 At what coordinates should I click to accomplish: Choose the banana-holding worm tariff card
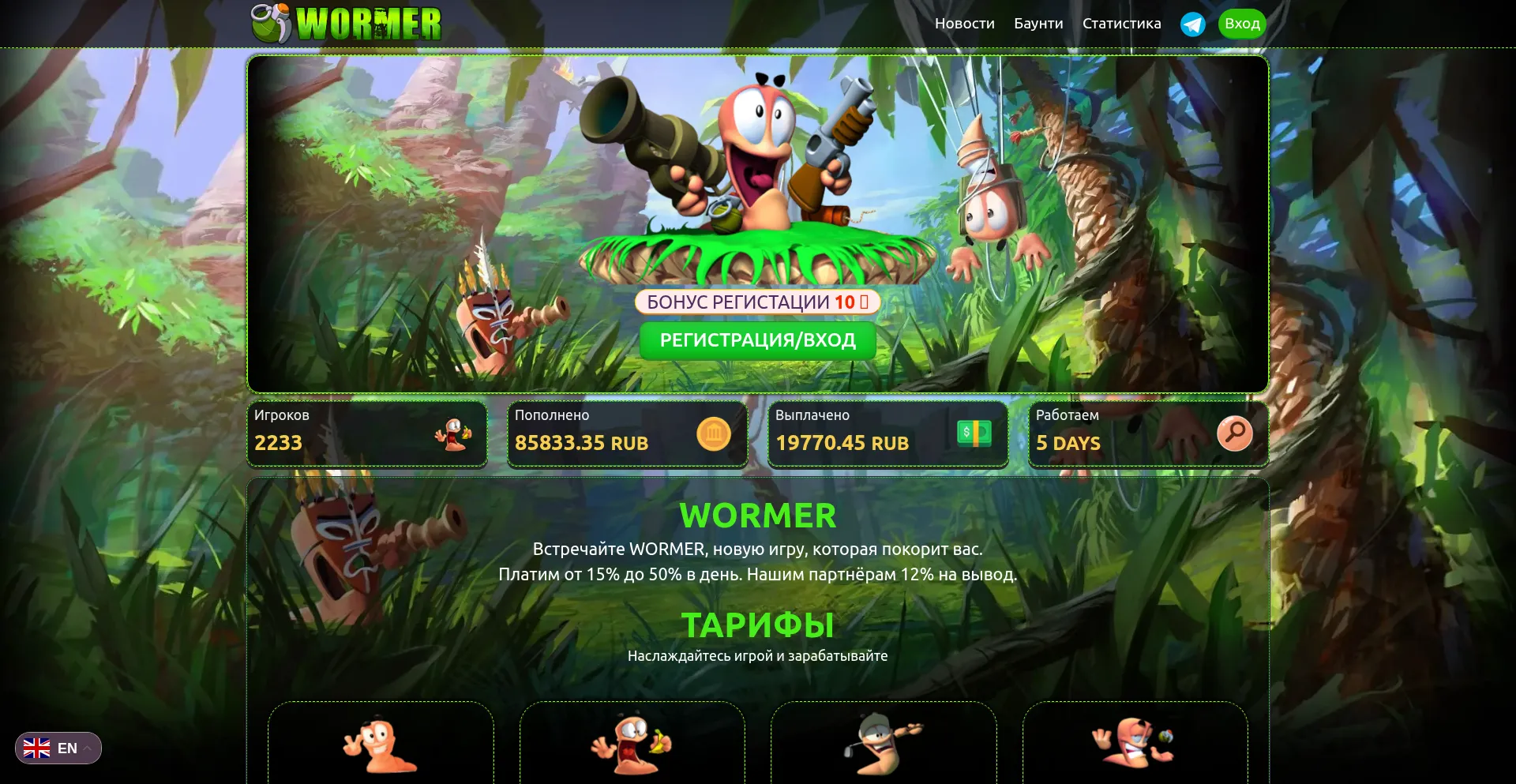click(x=632, y=742)
